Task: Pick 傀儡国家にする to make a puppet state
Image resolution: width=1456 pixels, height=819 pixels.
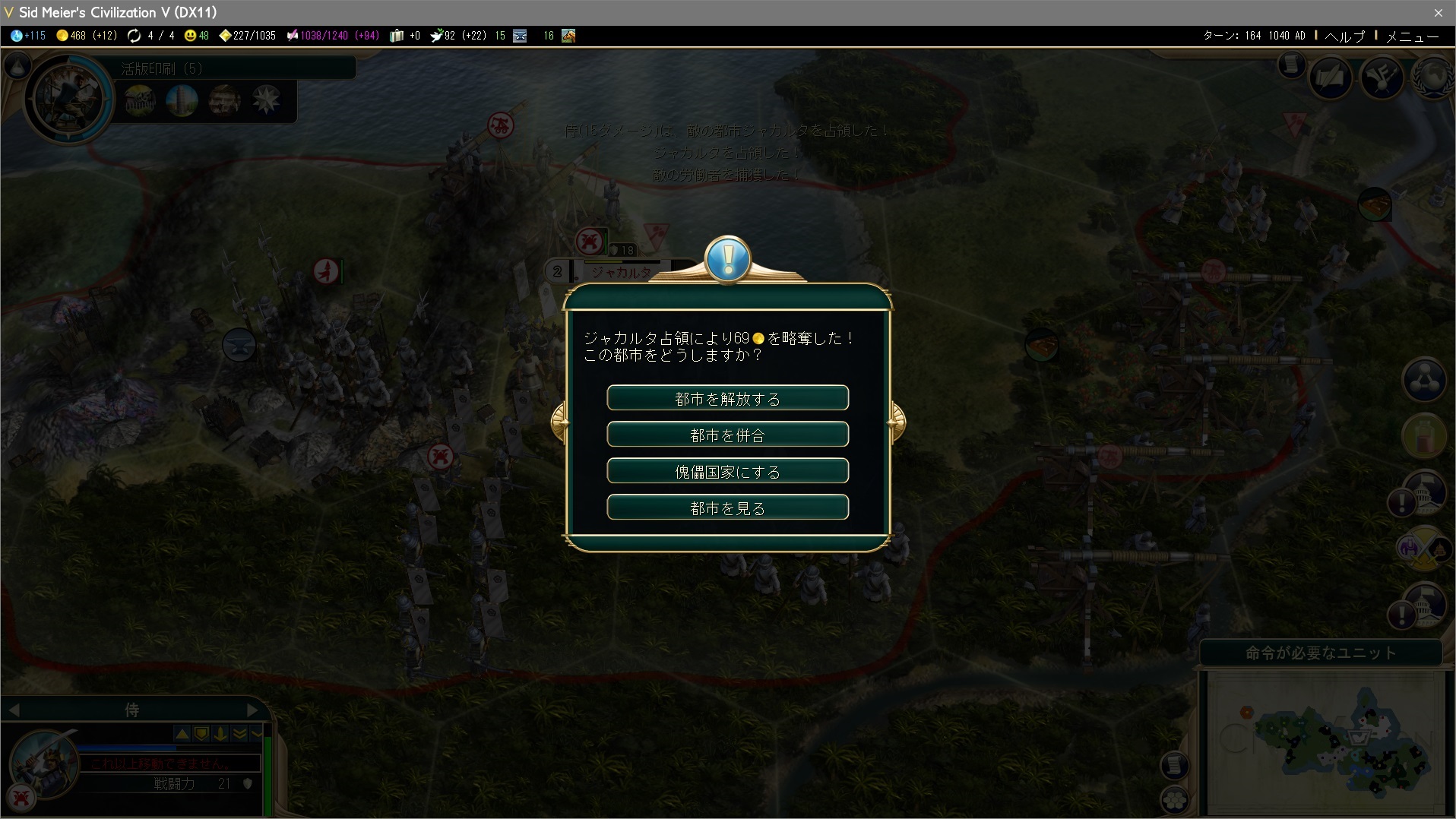Action: pyautogui.click(x=727, y=471)
